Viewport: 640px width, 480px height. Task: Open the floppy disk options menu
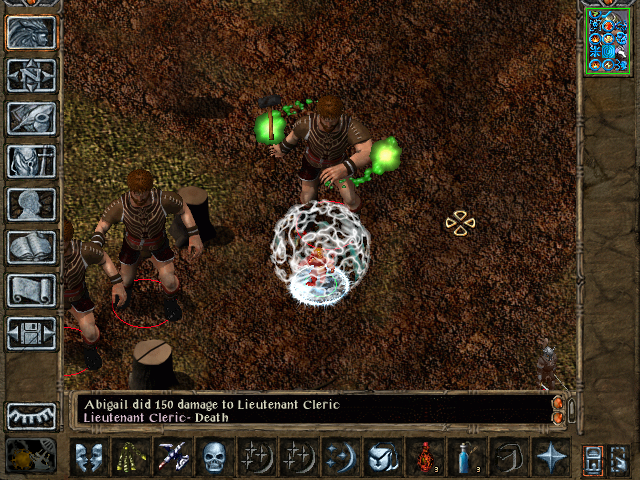[x=32, y=333]
